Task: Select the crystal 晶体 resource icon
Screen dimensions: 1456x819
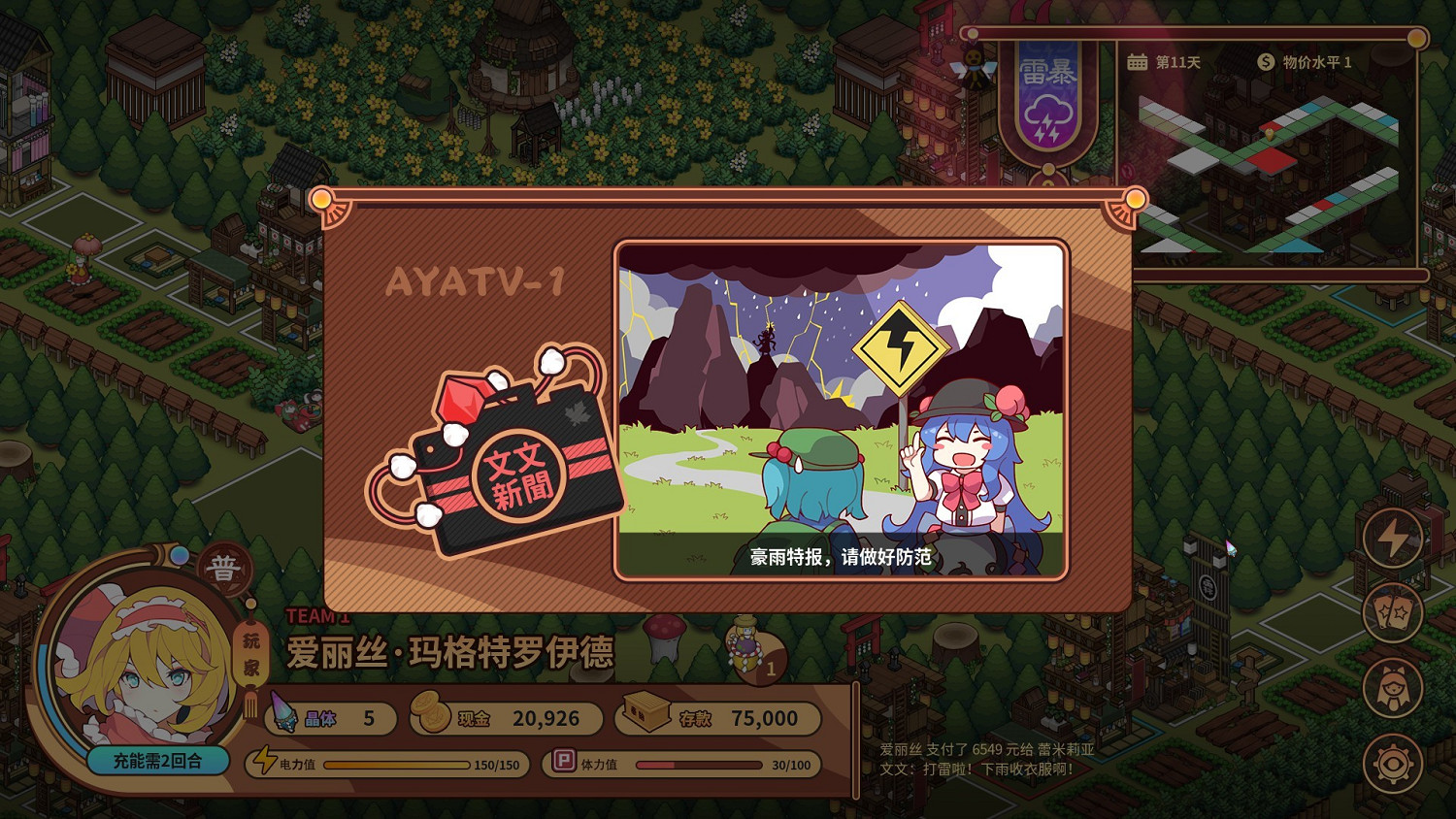Action: 281,715
